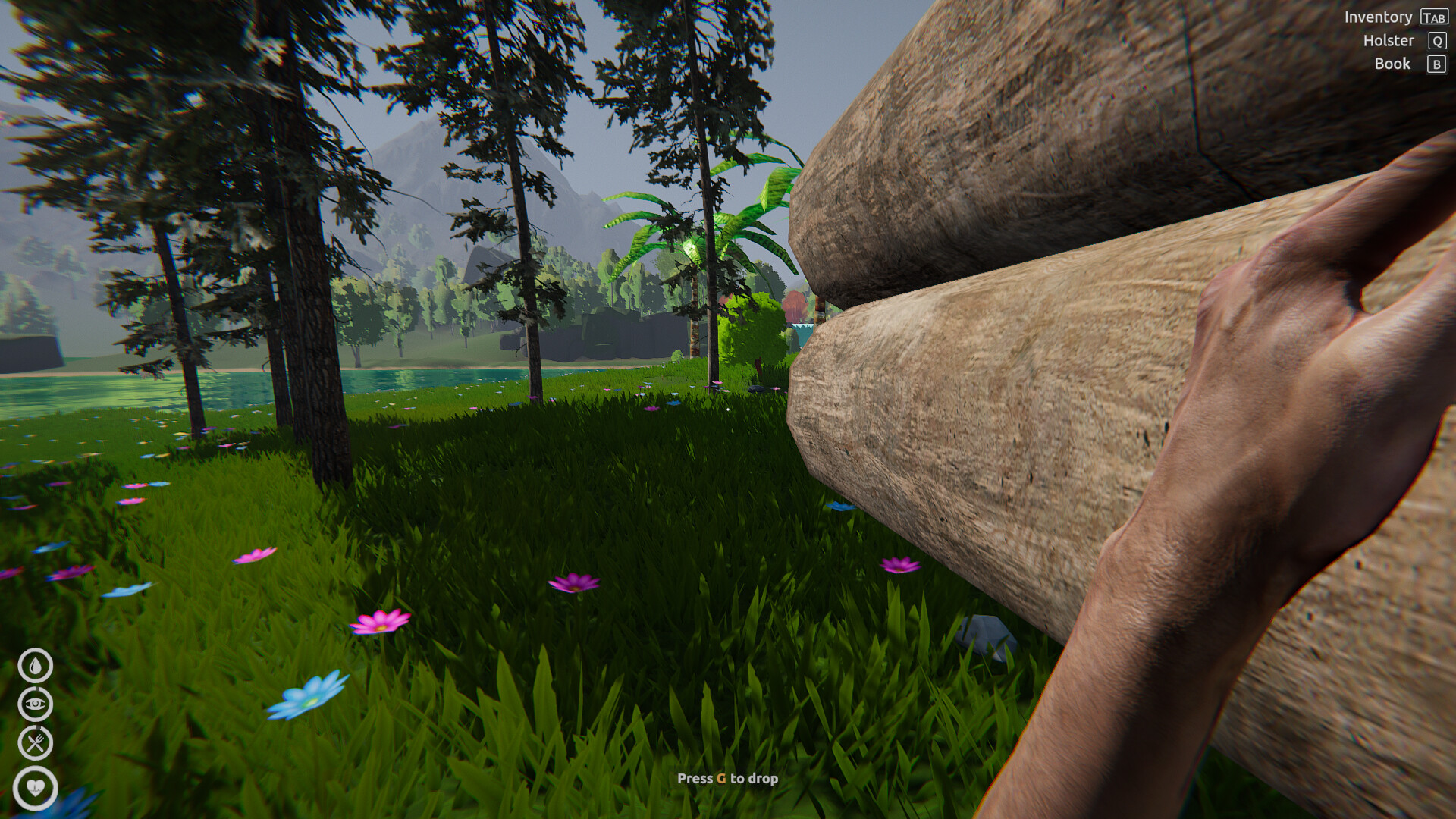Viewport: 1456px width, 819px height.
Task: Click the Q key badge beside Holster
Action: point(1436,40)
